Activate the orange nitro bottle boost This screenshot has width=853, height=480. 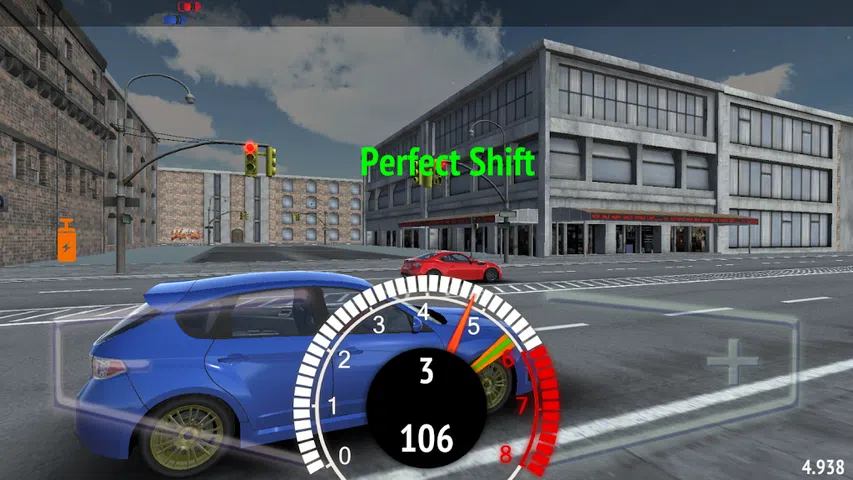[x=67, y=241]
